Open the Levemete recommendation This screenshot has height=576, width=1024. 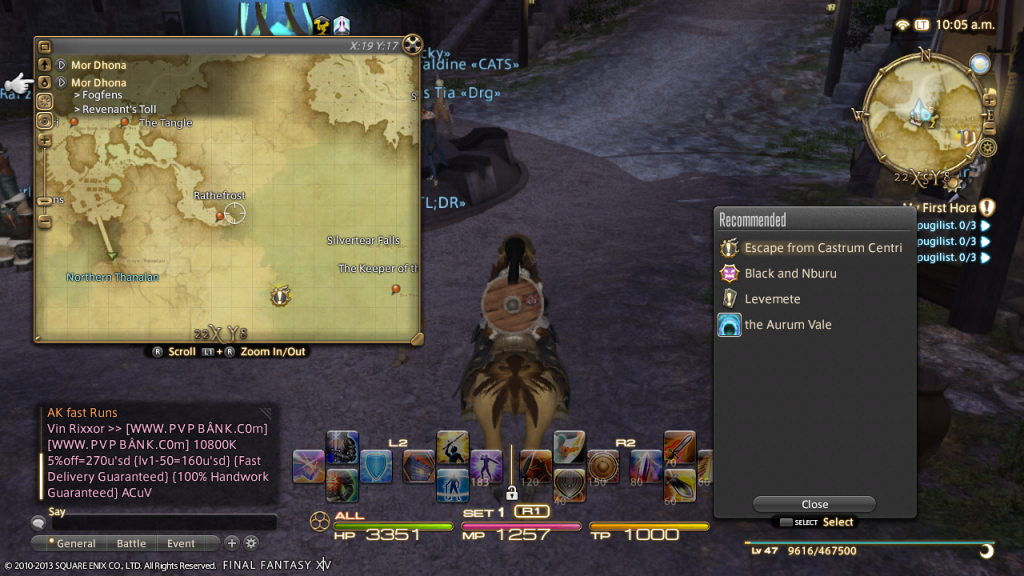[x=772, y=299]
